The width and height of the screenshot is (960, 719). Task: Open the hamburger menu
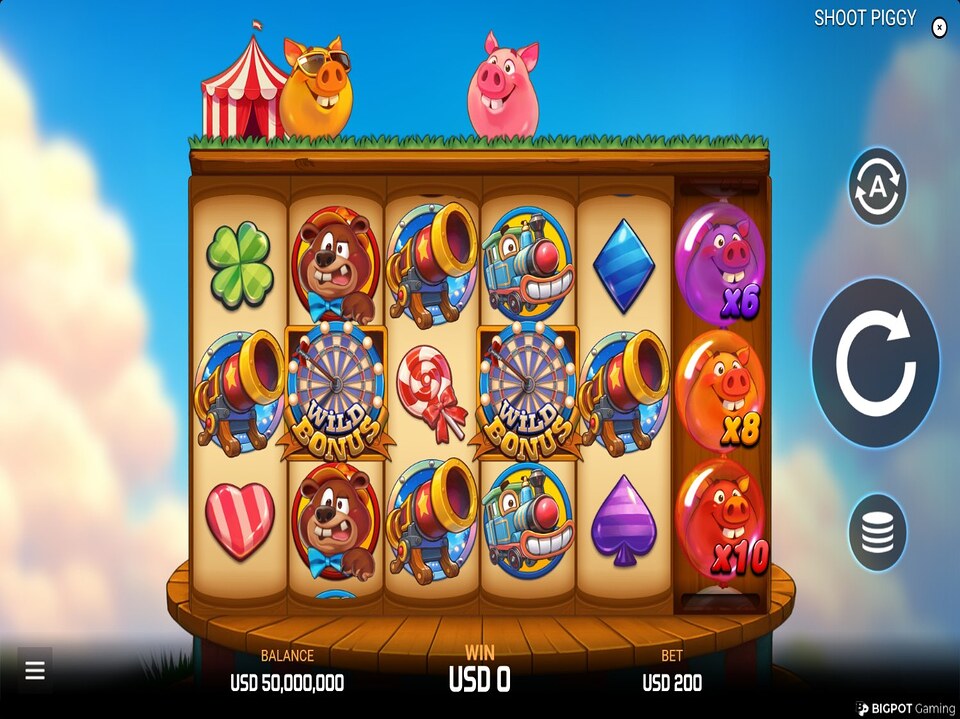tap(35, 671)
